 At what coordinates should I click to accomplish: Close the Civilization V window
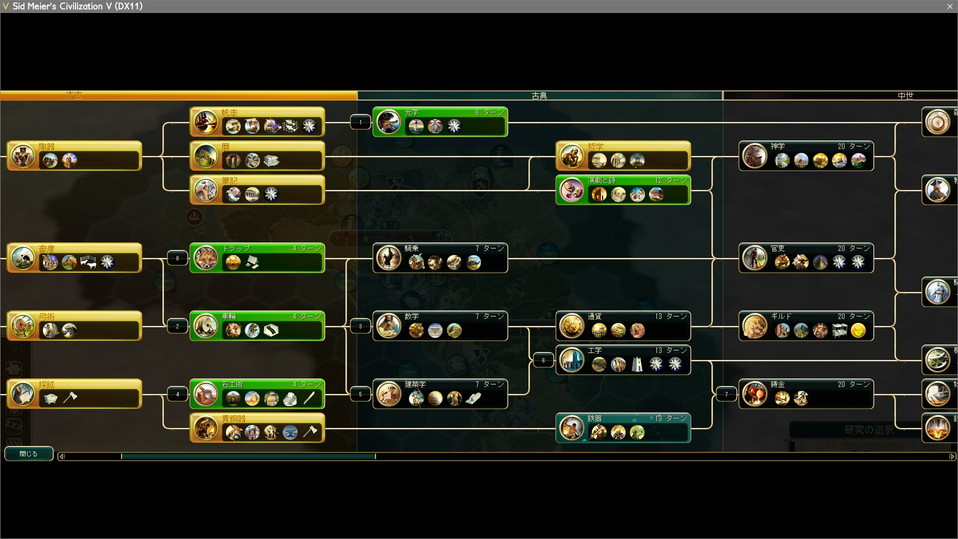[949, 6]
